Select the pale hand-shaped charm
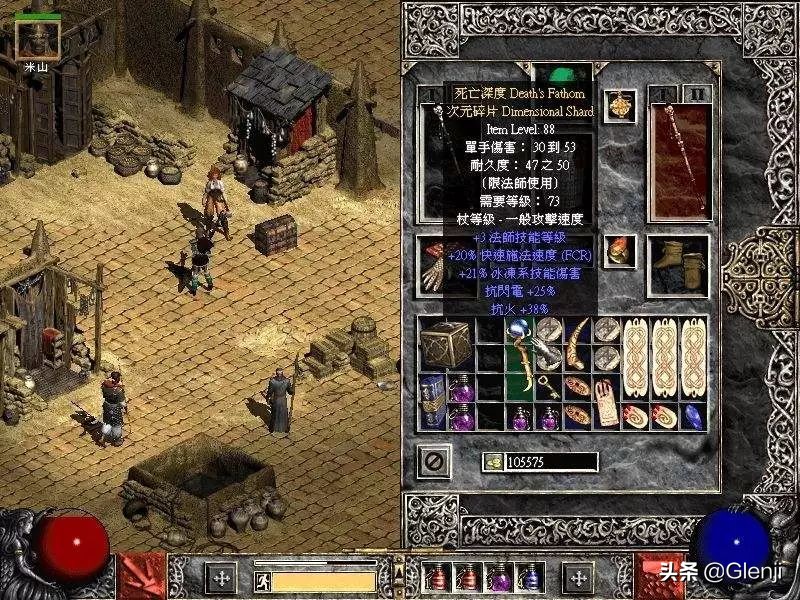This screenshot has height=600, width=800. pos(606,402)
